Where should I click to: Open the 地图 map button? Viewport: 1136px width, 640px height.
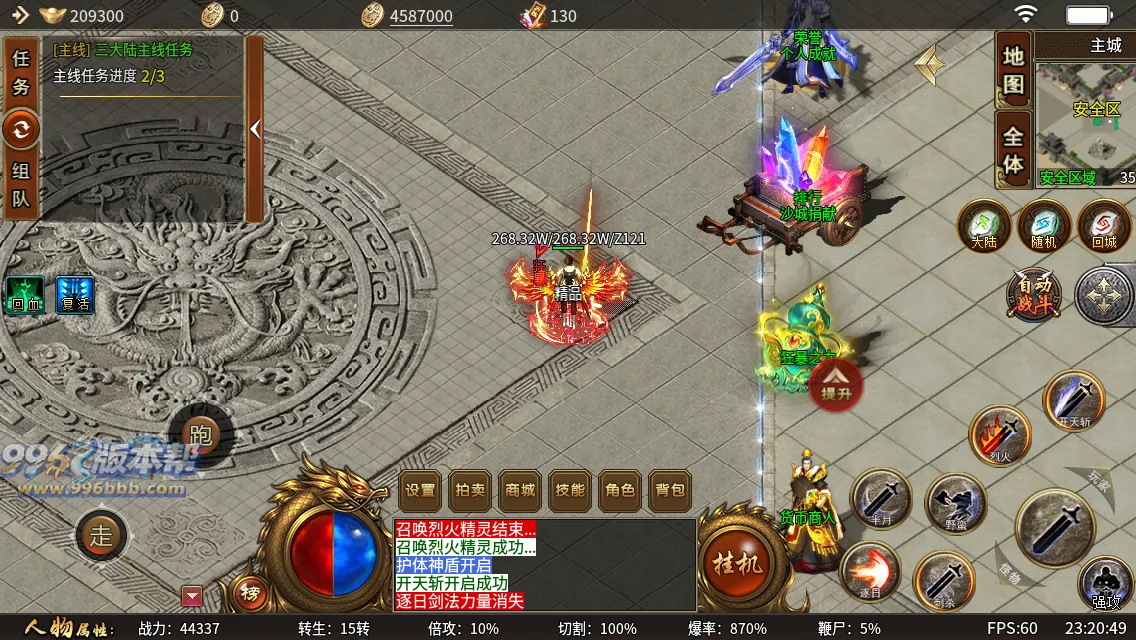[1013, 70]
